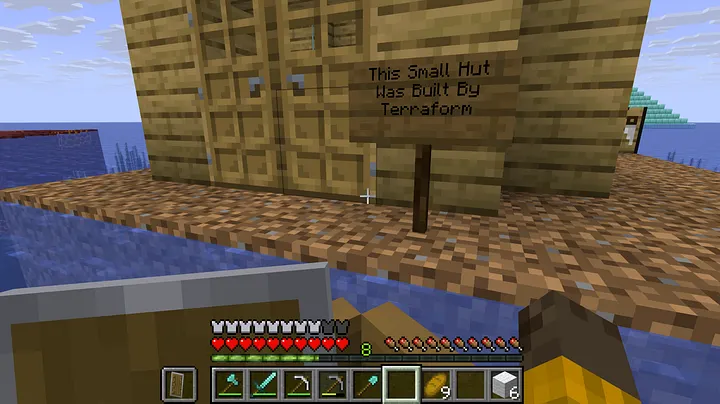Select the diamond sword hotbar slot

click(264, 383)
